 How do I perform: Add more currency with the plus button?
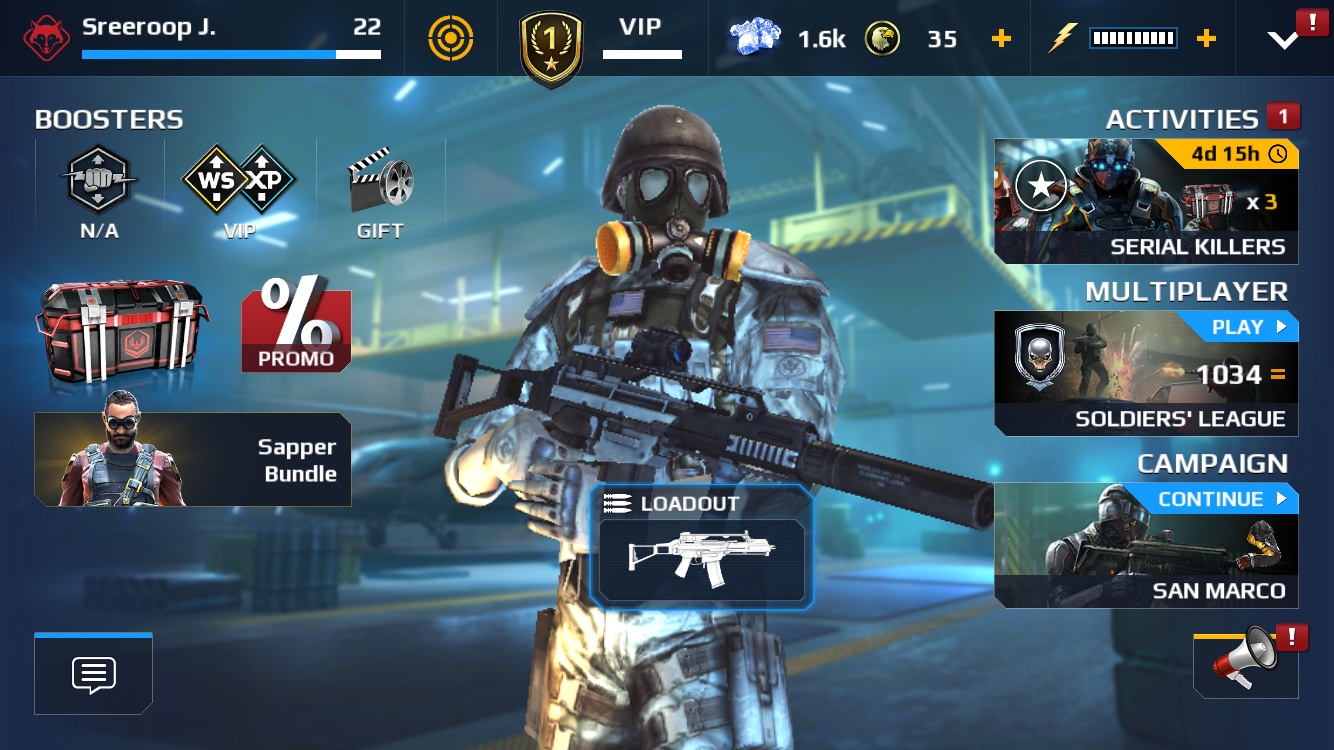tap(1001, 39)
